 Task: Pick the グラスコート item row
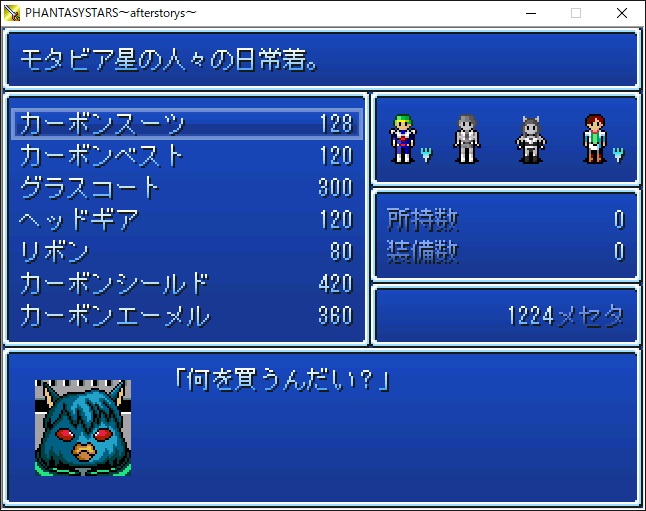click(x=186, y=188)
